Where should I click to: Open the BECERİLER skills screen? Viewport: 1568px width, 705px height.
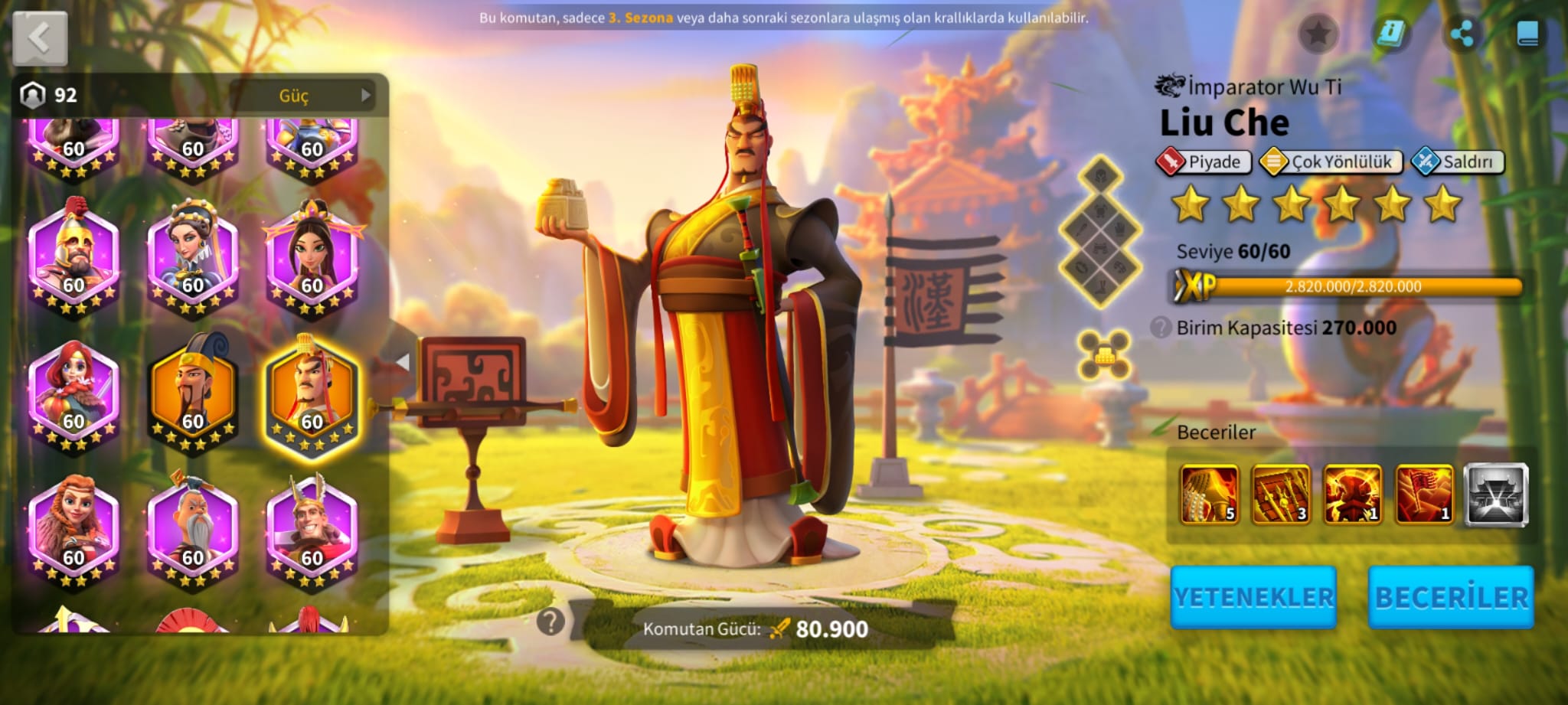click(x=1451, y=597)
